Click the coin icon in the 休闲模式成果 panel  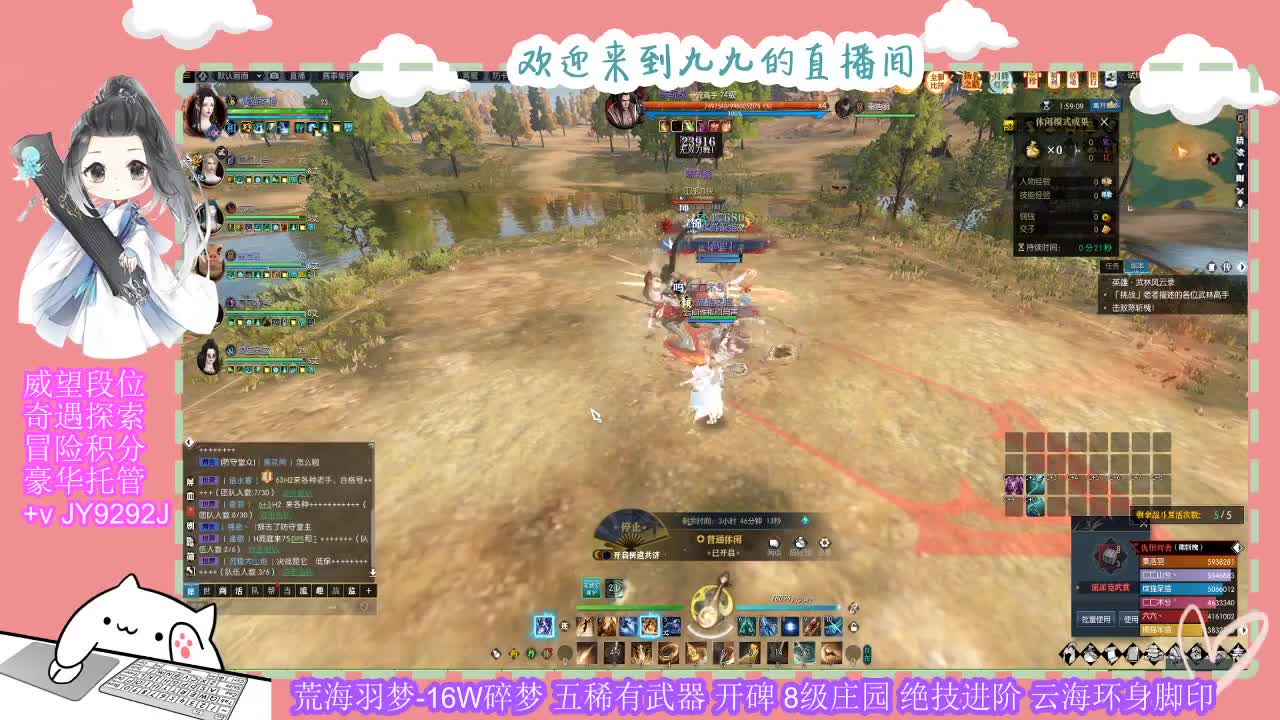1106,217
